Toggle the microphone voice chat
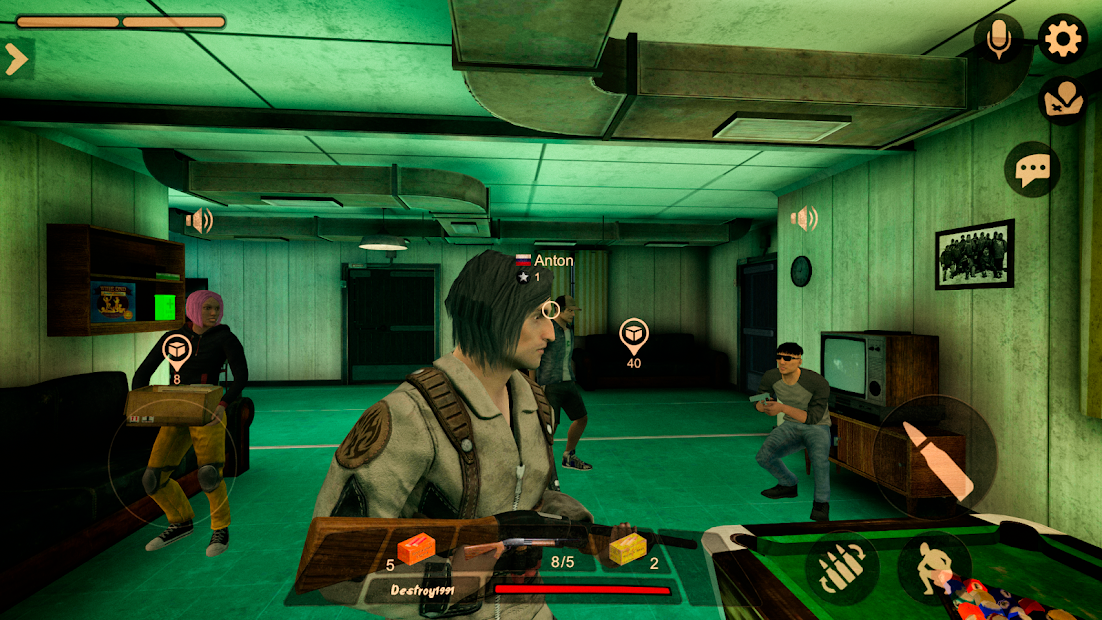The image size is (1102, 620). [x=998, y=40]
